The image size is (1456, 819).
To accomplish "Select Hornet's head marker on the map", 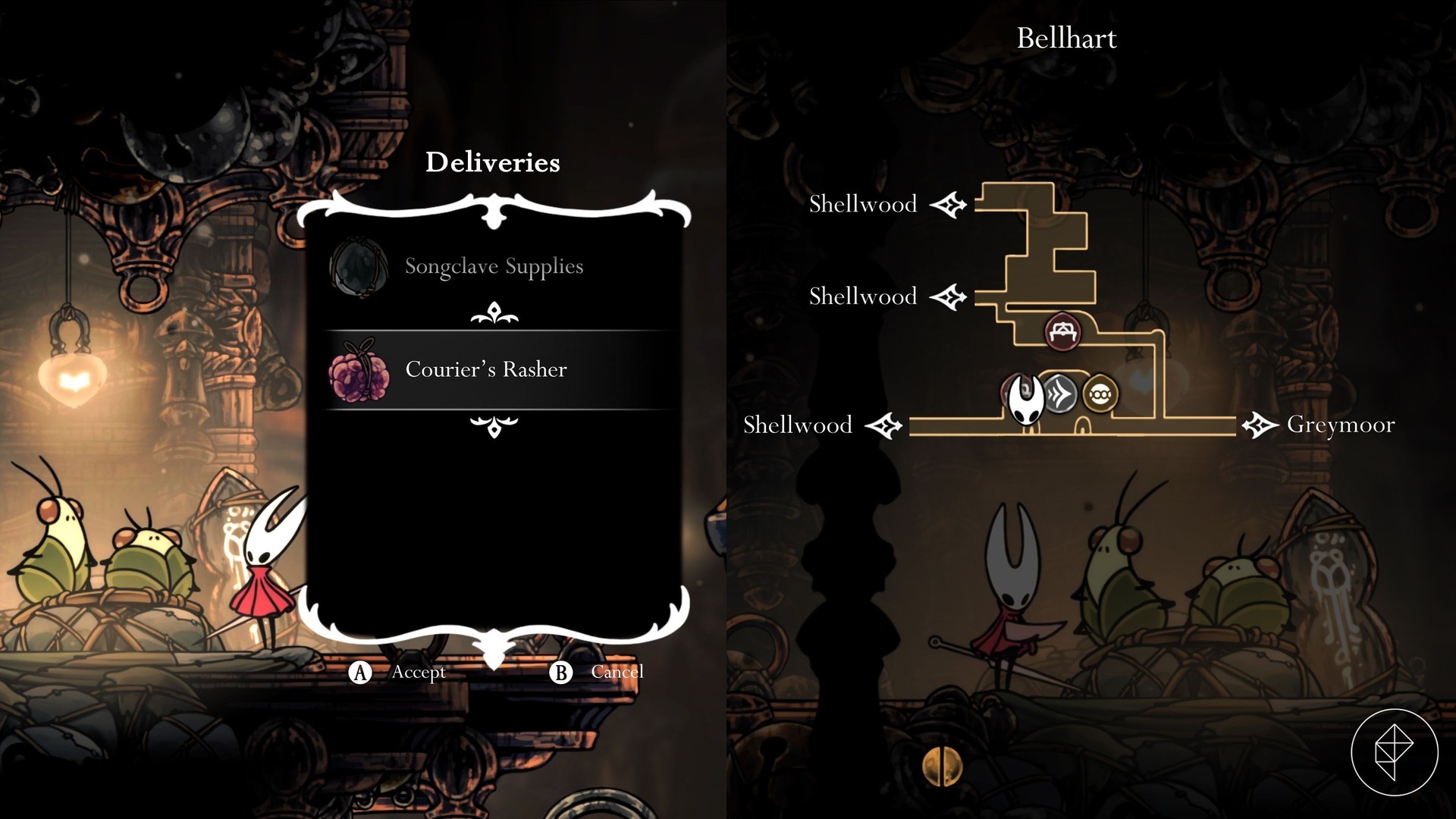I will point(1025,398).
